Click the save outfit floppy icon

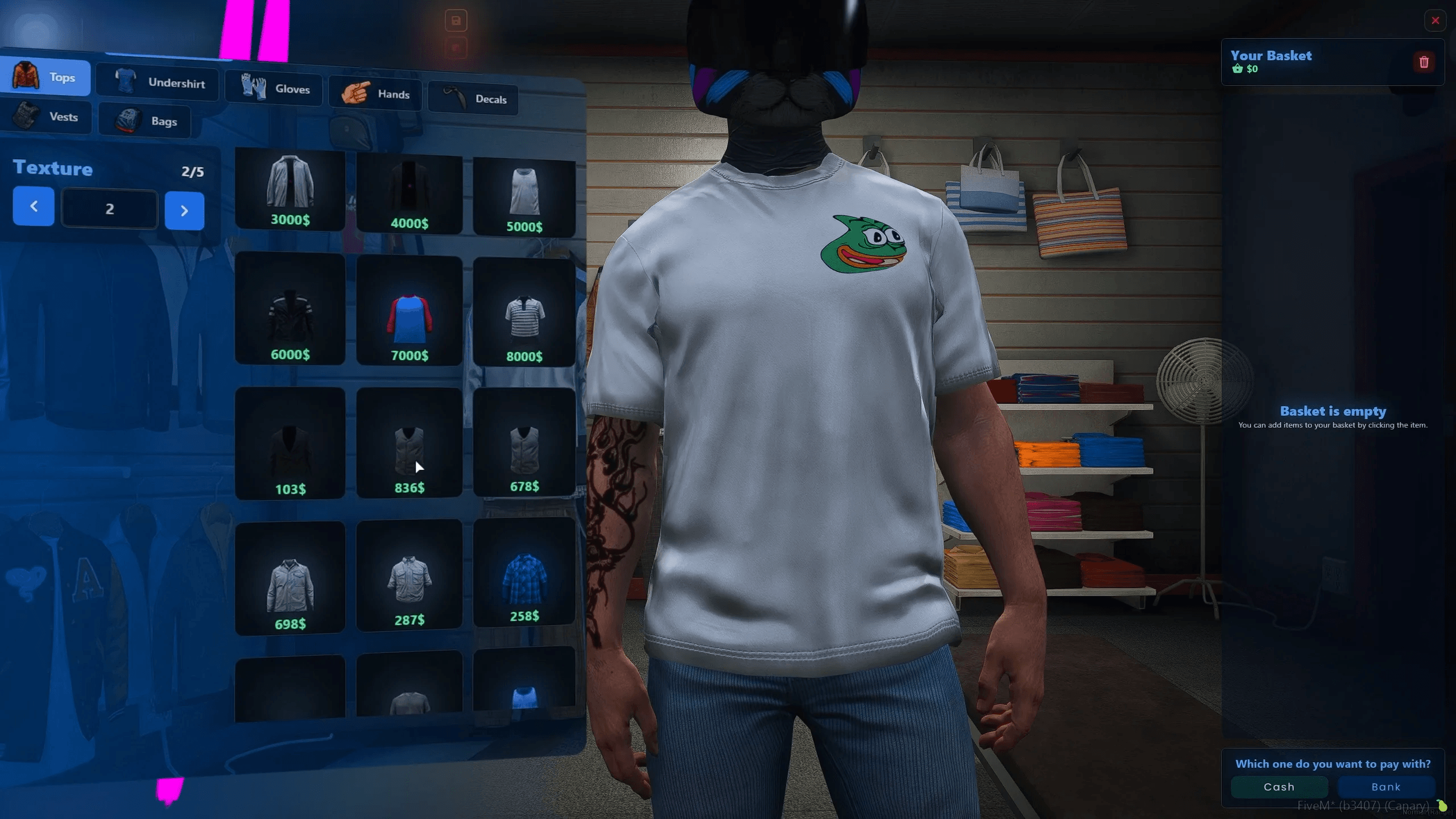(456, 20)
